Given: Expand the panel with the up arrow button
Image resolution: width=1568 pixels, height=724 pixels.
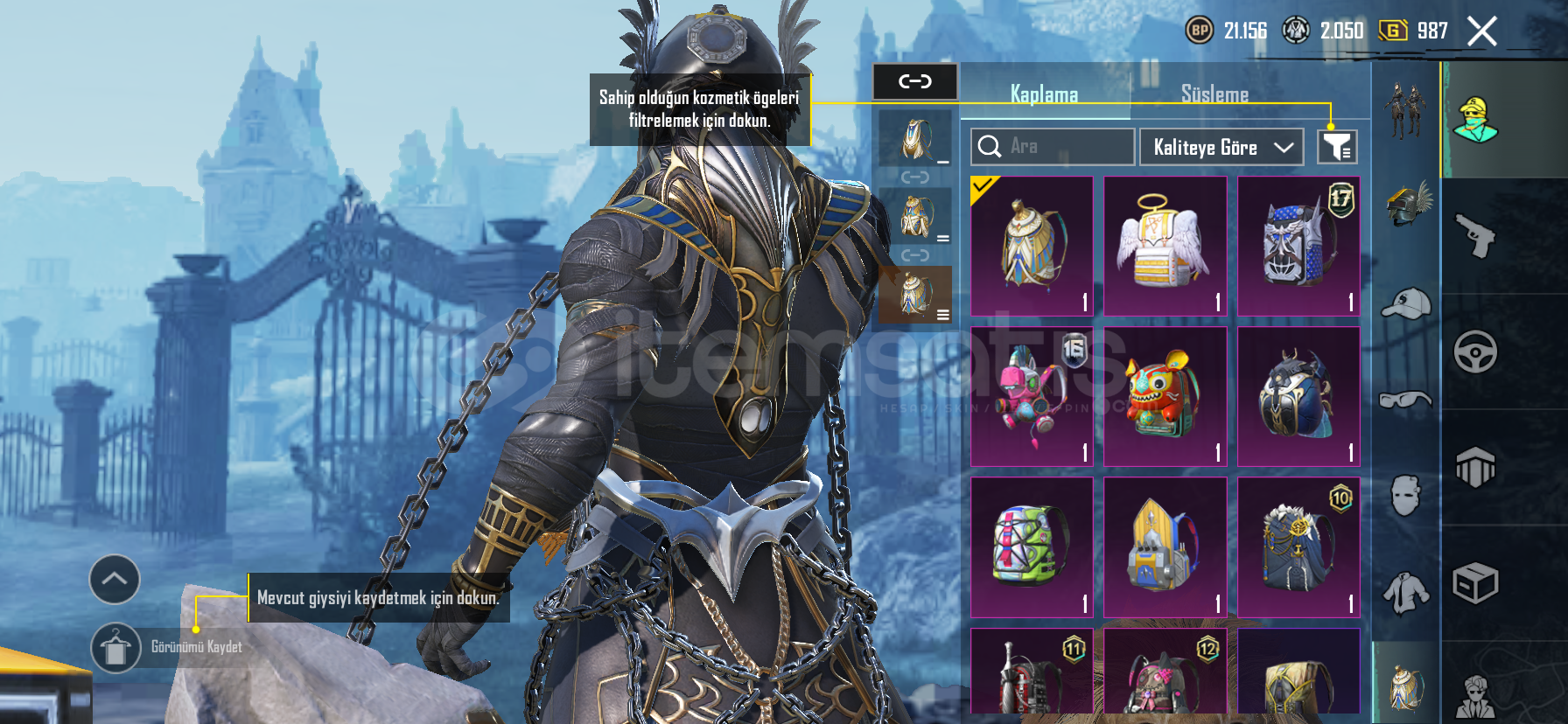Looking at the screenshot, I should (x=115, y=579).
